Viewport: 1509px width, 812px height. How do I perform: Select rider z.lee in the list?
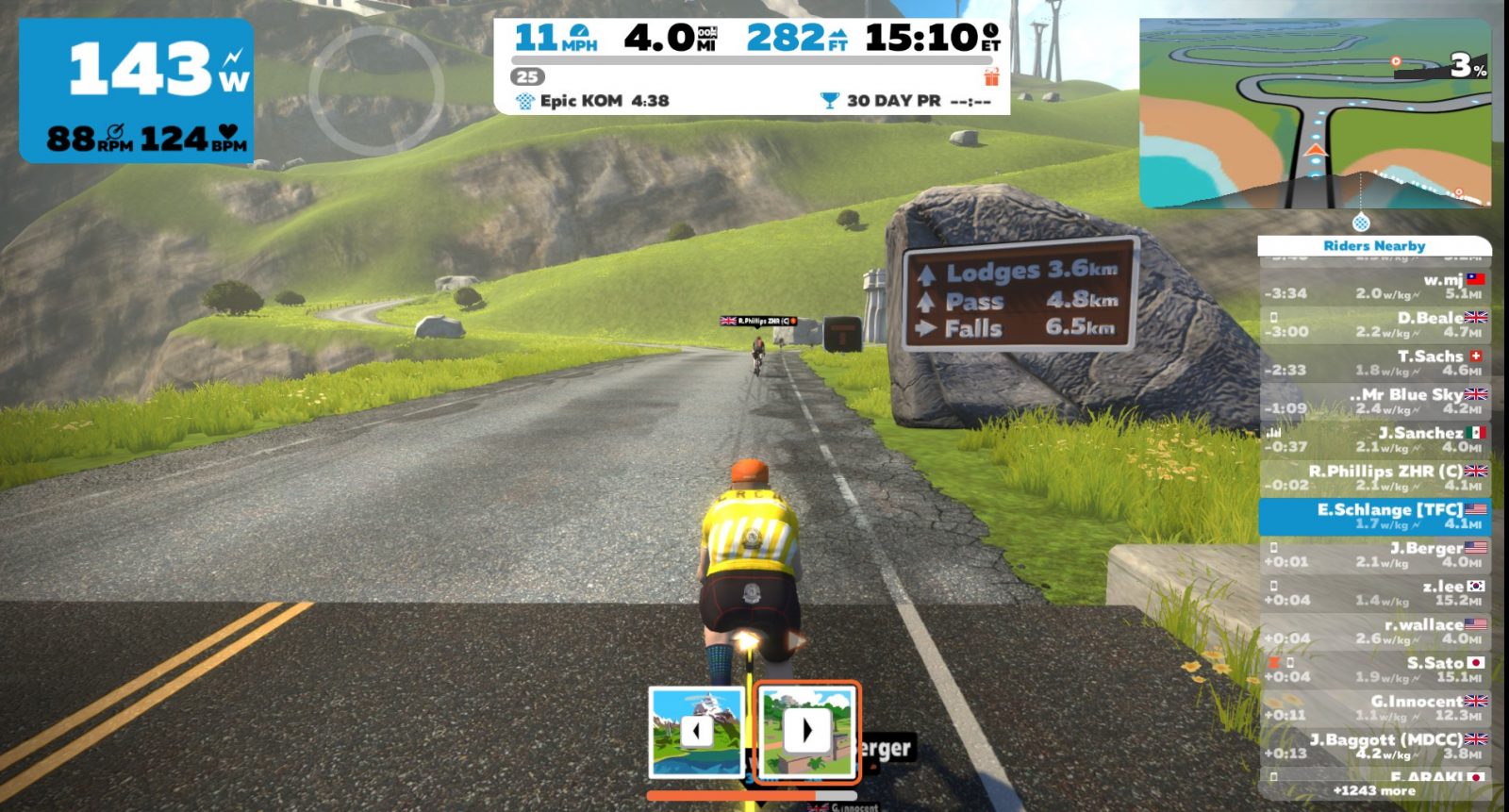tap(1374, 593)
